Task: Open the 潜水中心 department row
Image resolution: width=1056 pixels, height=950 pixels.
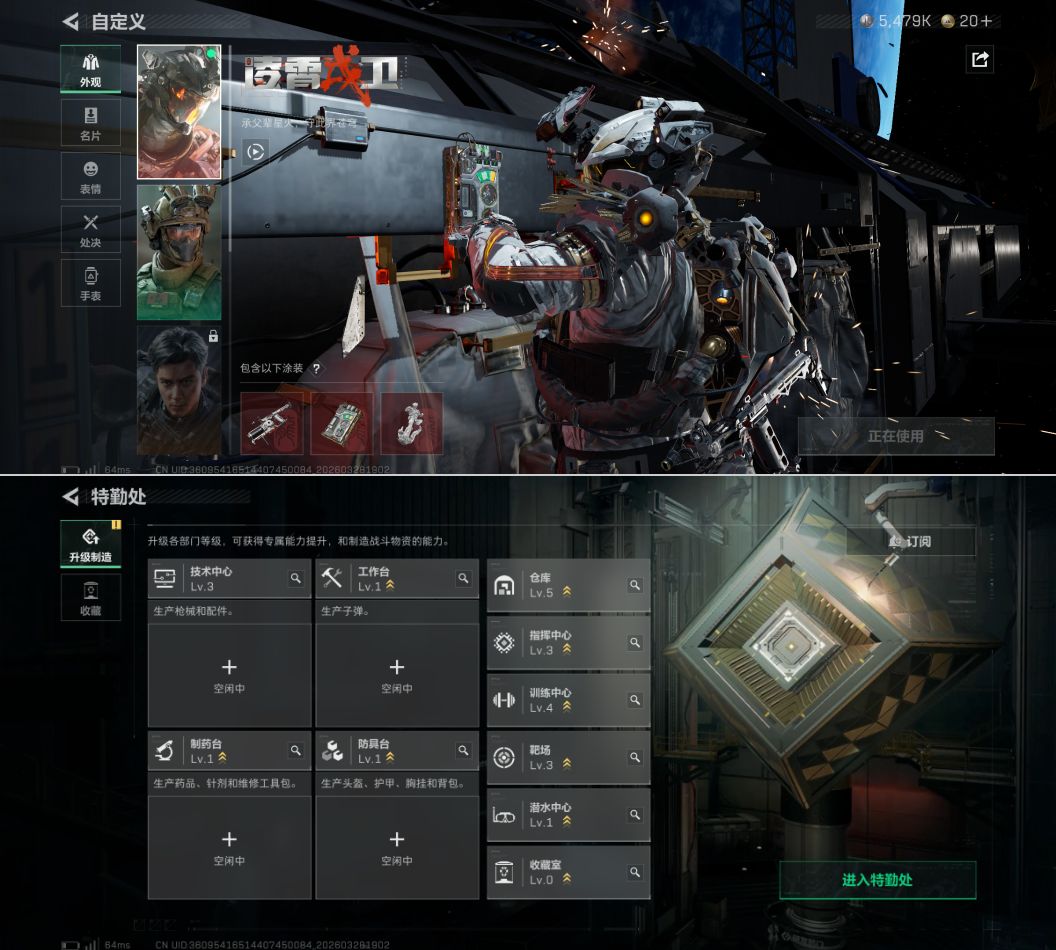Action: pos(568,815)
